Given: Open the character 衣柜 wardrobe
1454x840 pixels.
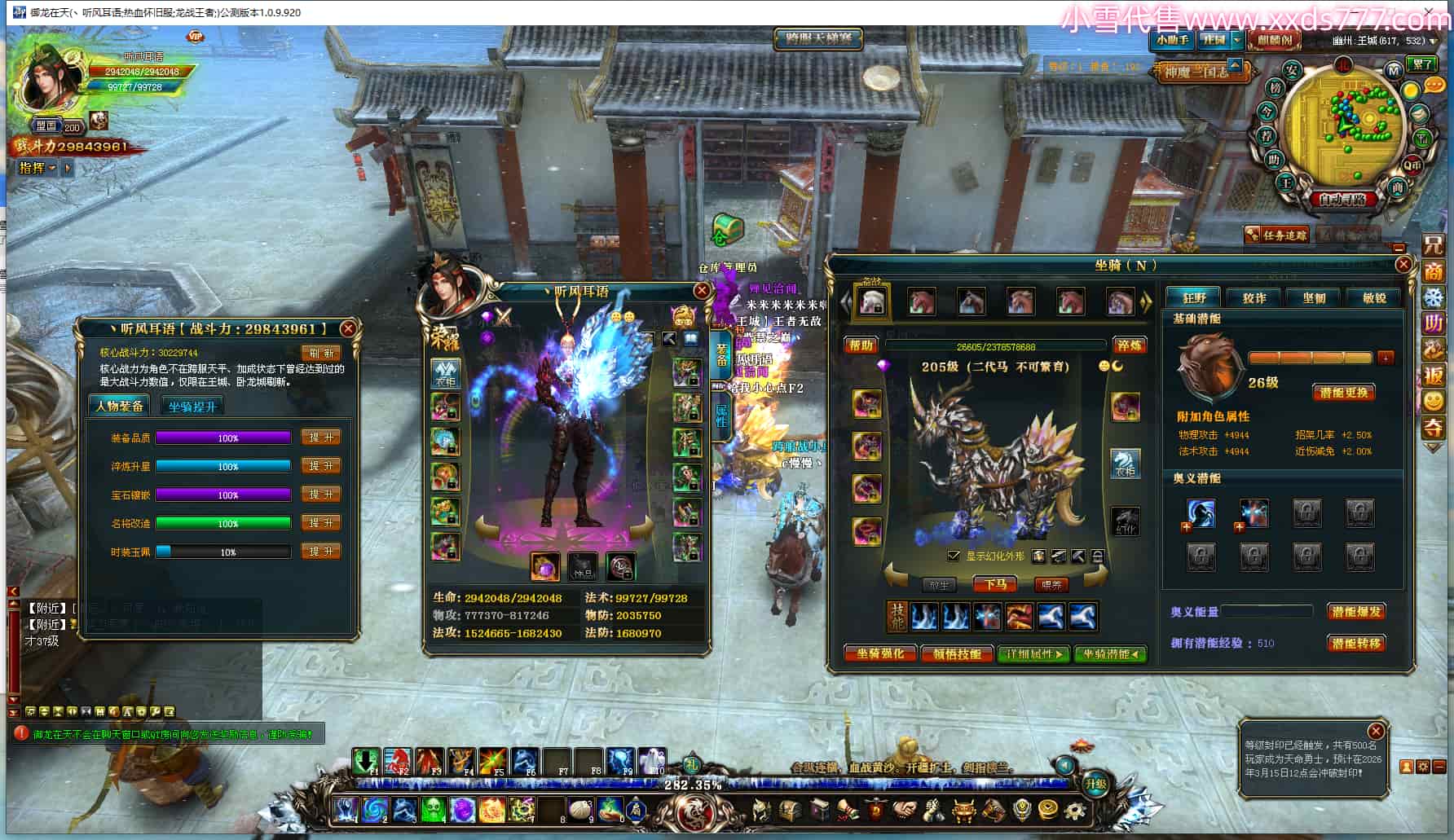Looking at the screenshot, I should [x=445, y=373].
